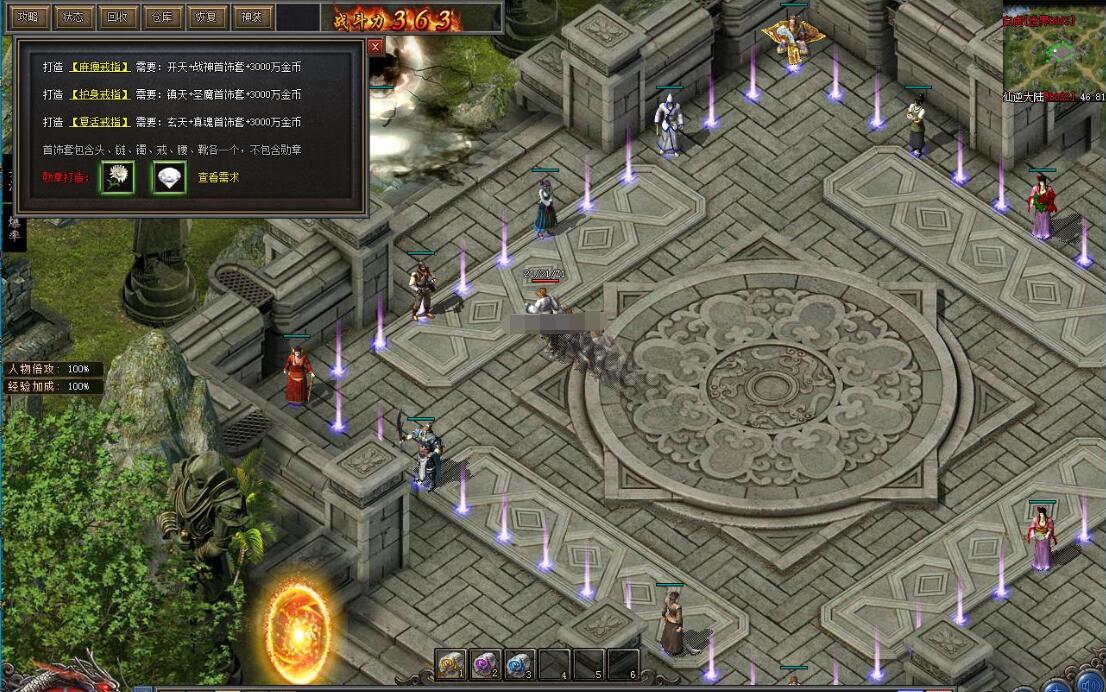Use the yellow scroll in hotbar slot 1
Image resolution: width=1106 pixels, height=692 pixels.
[452, 664]
